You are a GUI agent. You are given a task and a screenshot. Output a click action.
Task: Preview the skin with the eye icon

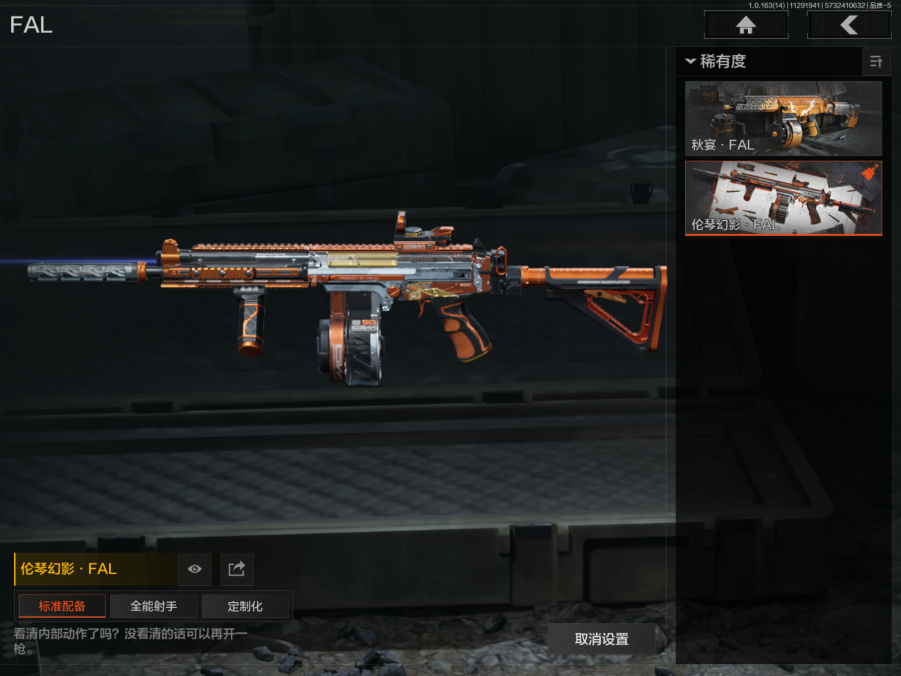(x=194, y=569)
